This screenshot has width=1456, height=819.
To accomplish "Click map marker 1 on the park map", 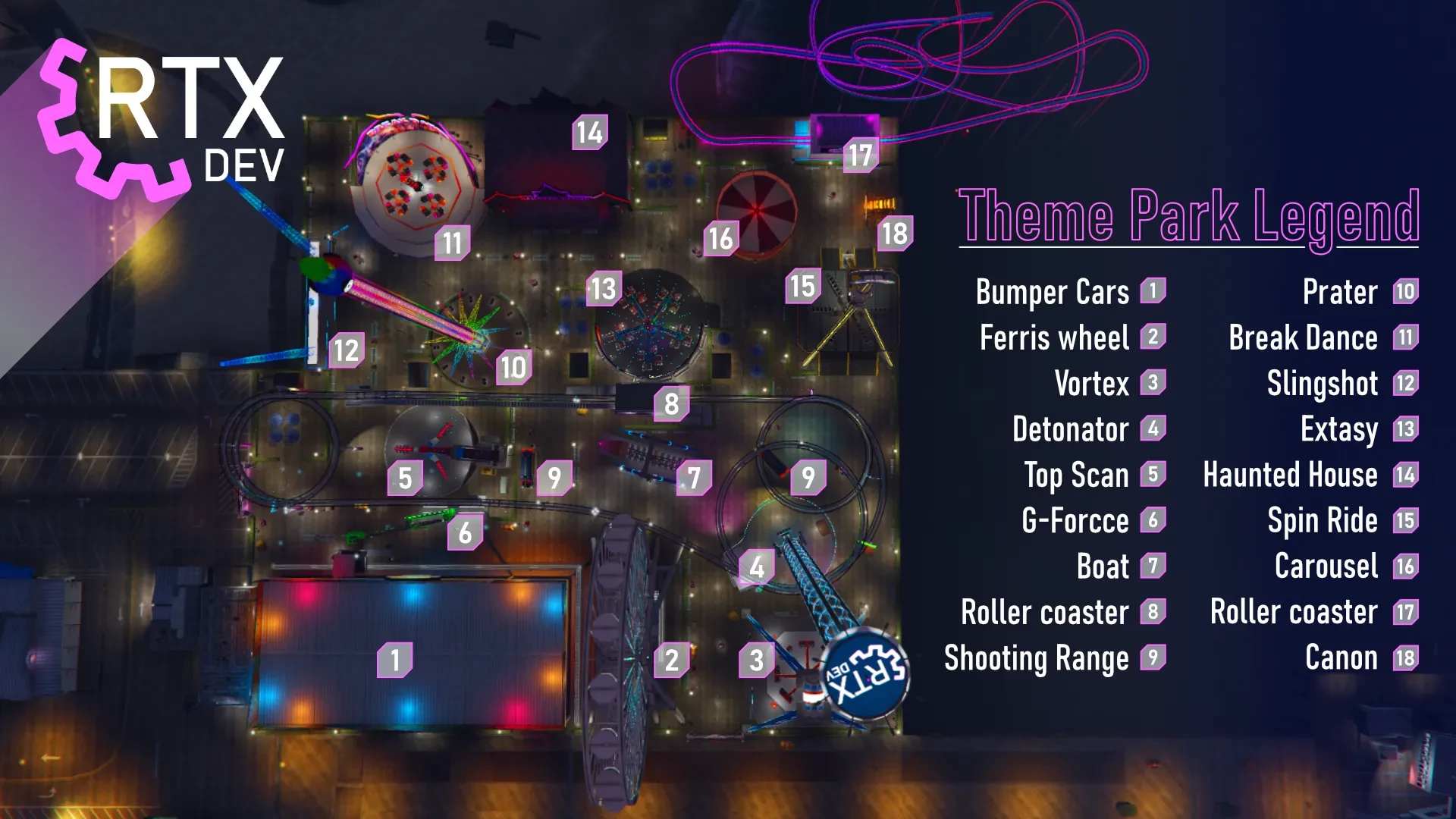I will coord(395,660).
